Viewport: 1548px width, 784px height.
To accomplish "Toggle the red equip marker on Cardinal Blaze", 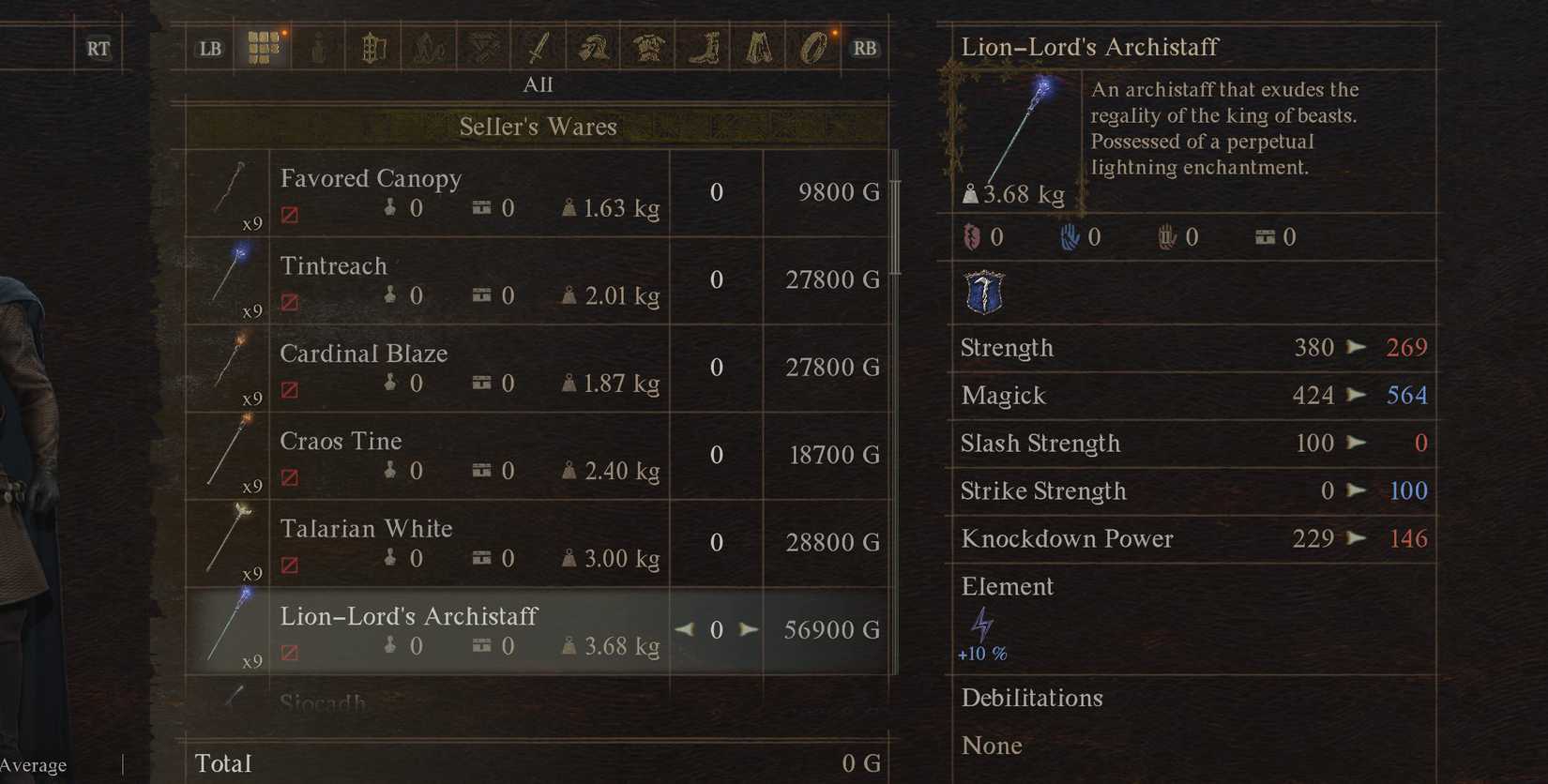I will click(291, 389).
